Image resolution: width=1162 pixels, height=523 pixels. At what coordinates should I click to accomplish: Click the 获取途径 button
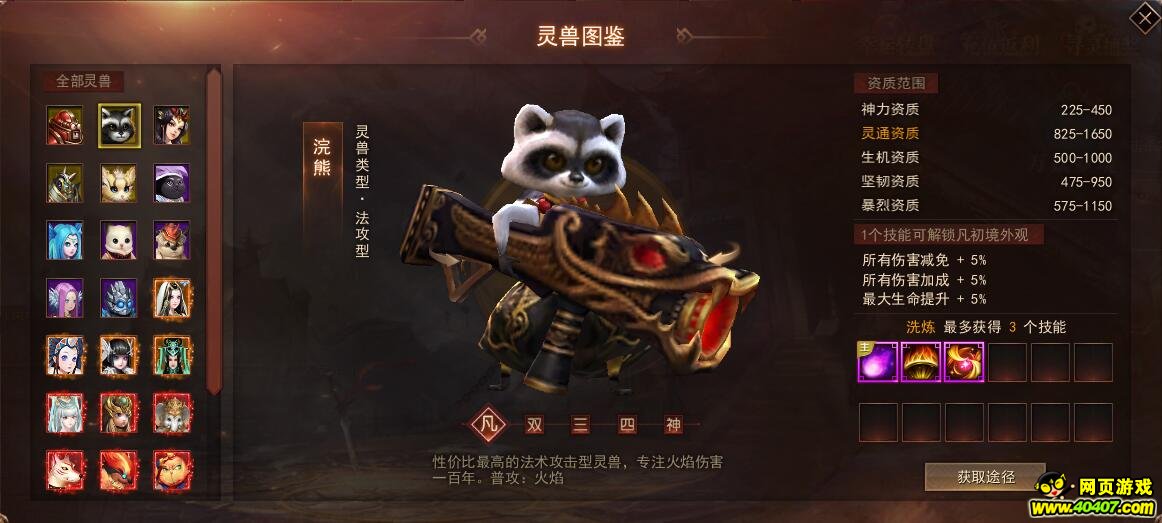[x=985, y=477]
